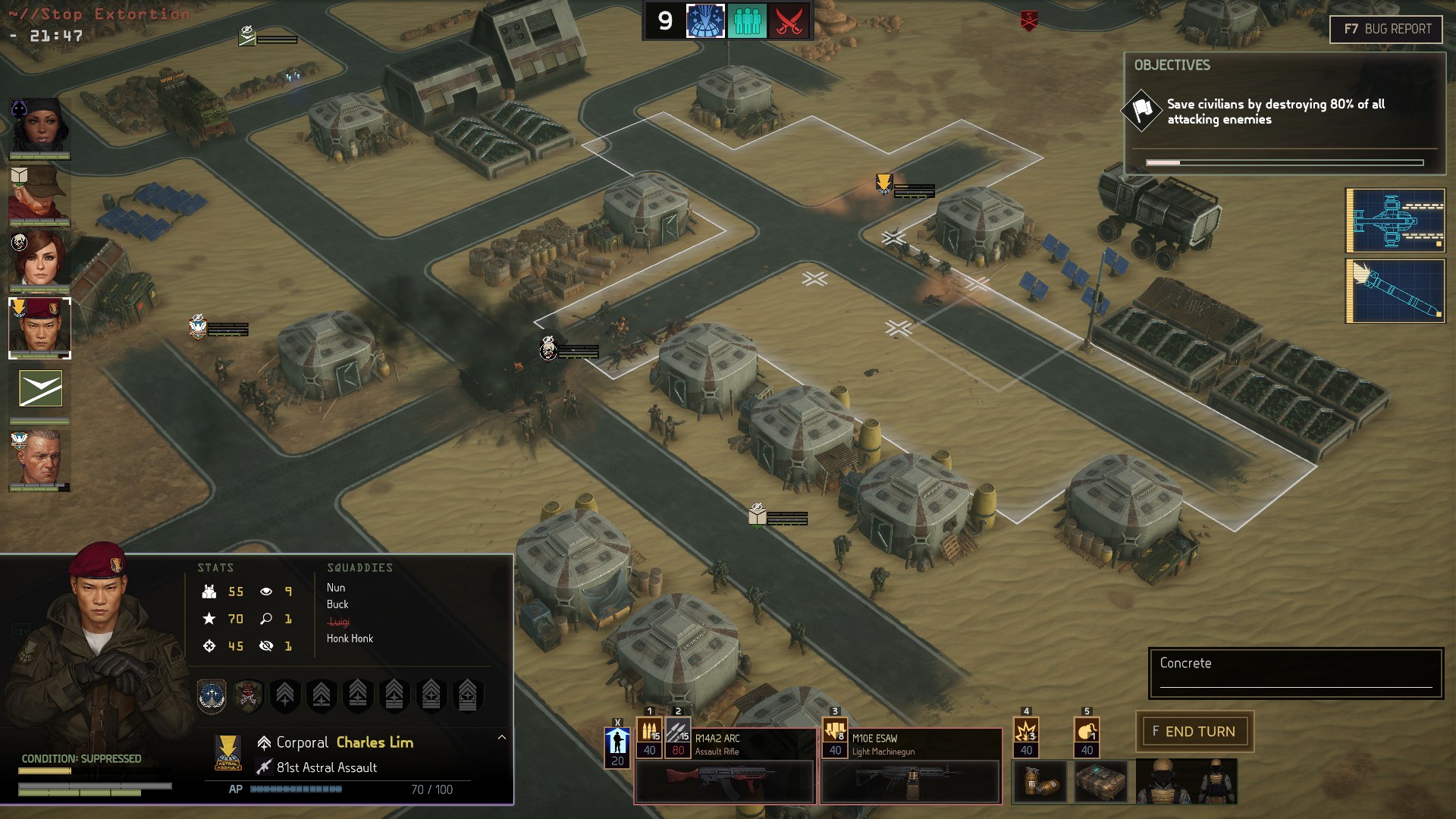1456x819 pixels.
Task: Select the supply pack inventory slot
Action: pos(1100,781)
